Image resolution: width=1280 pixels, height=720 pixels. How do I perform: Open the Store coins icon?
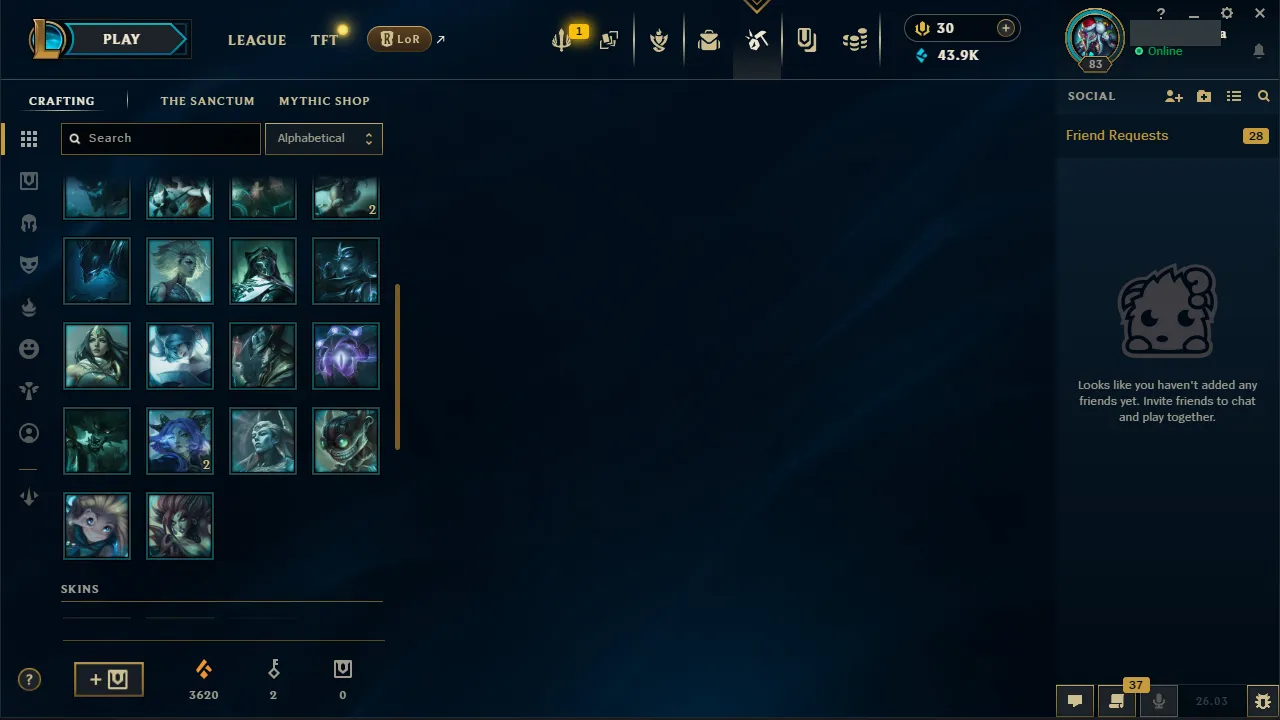(855, 40)
